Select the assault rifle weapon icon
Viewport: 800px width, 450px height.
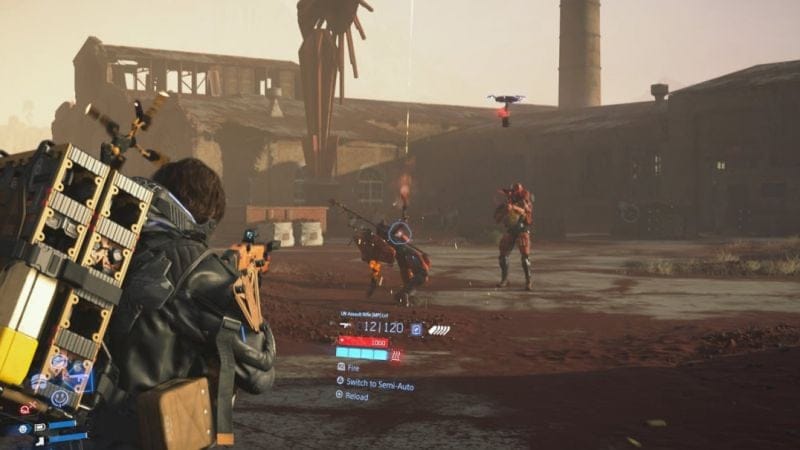tap(346, 327)
